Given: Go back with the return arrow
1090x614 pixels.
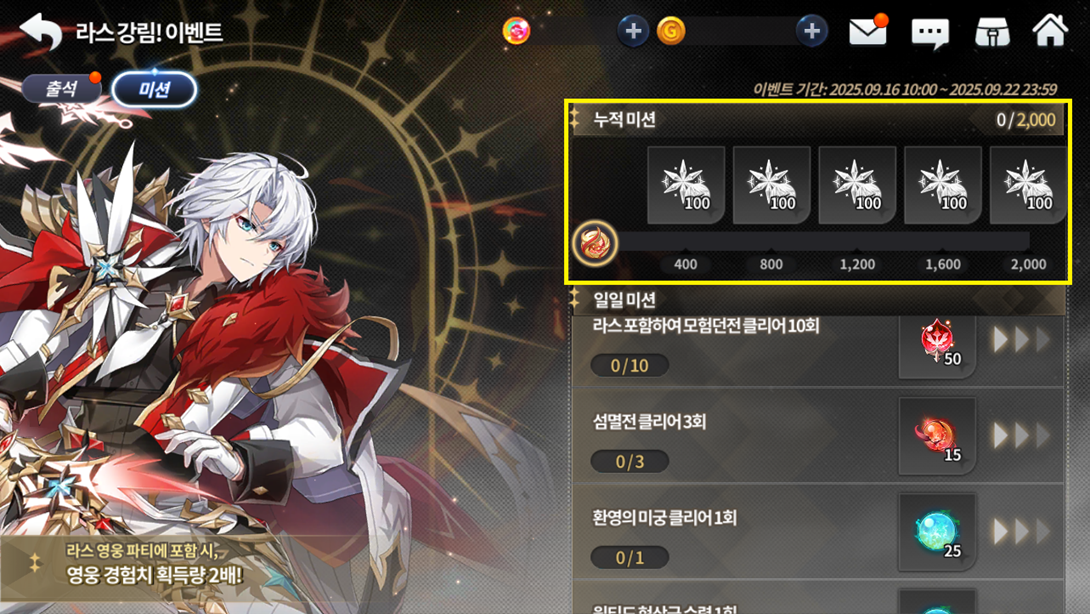Looking at the screenshot, I should click(41, 32).
